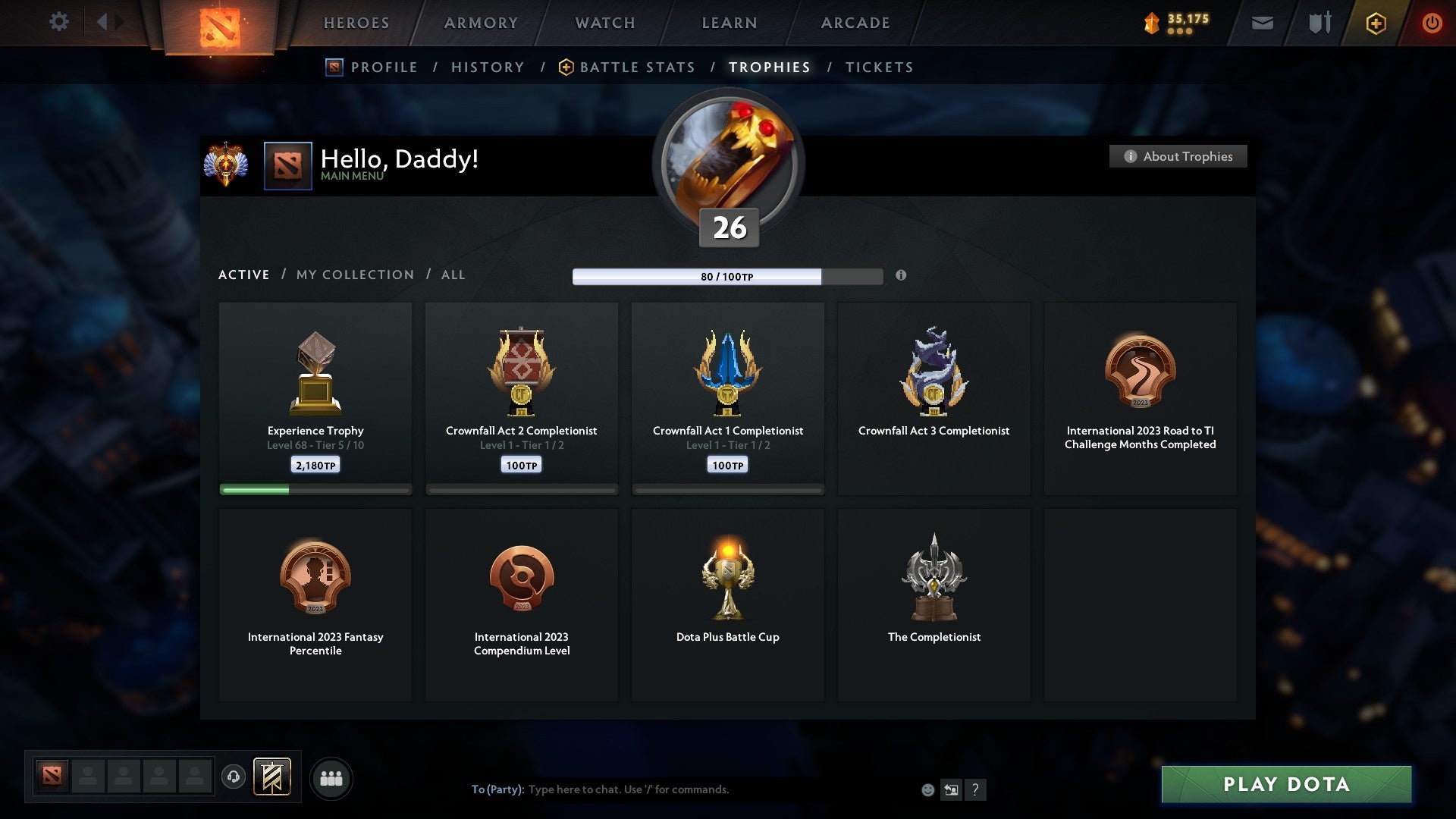Open the emoticon picker in the chat bar
Screen dimensions: 1456x819
(x=927, y=789)
